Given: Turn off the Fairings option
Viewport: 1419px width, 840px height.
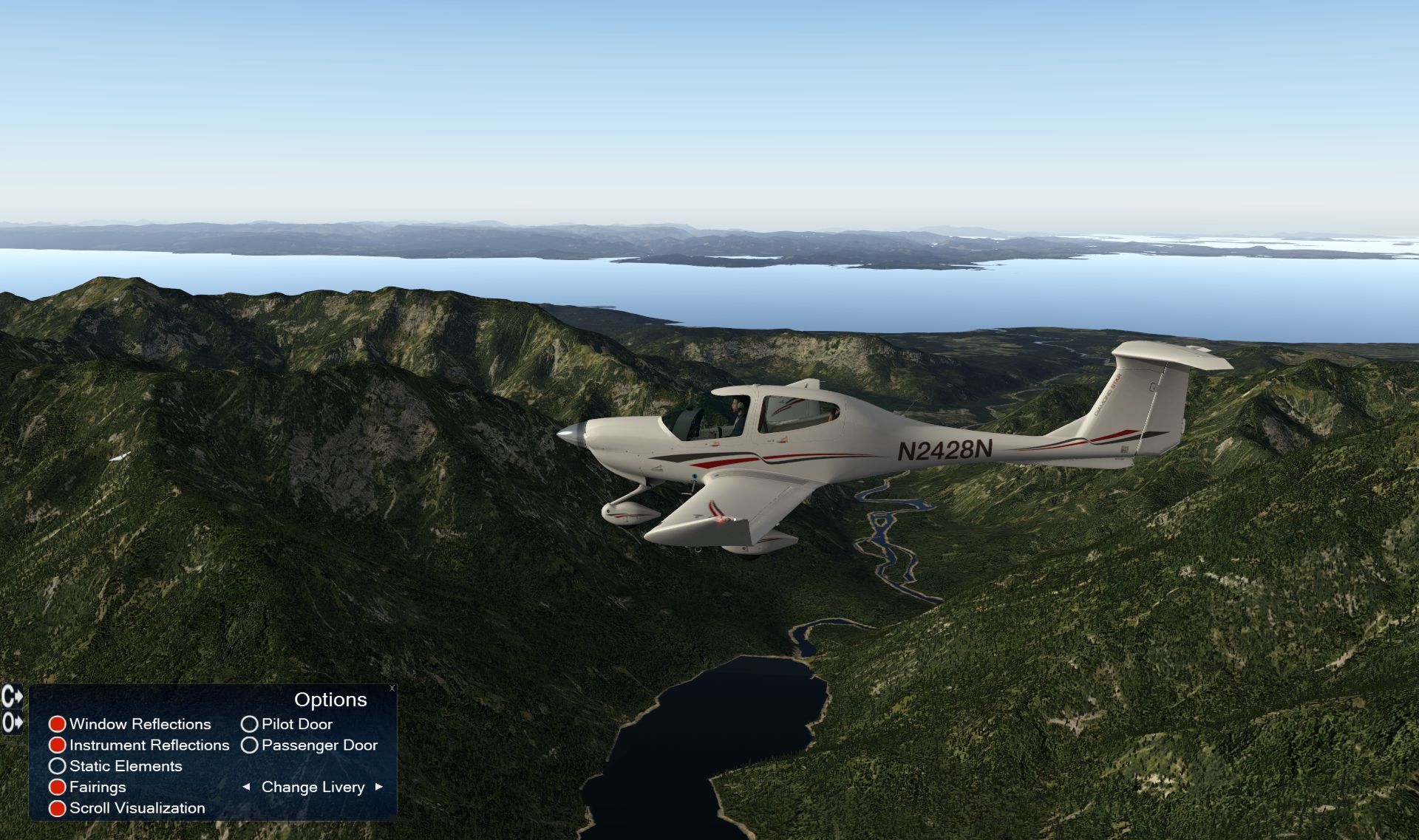Looking at the screenshot, I should pos(57,788).
